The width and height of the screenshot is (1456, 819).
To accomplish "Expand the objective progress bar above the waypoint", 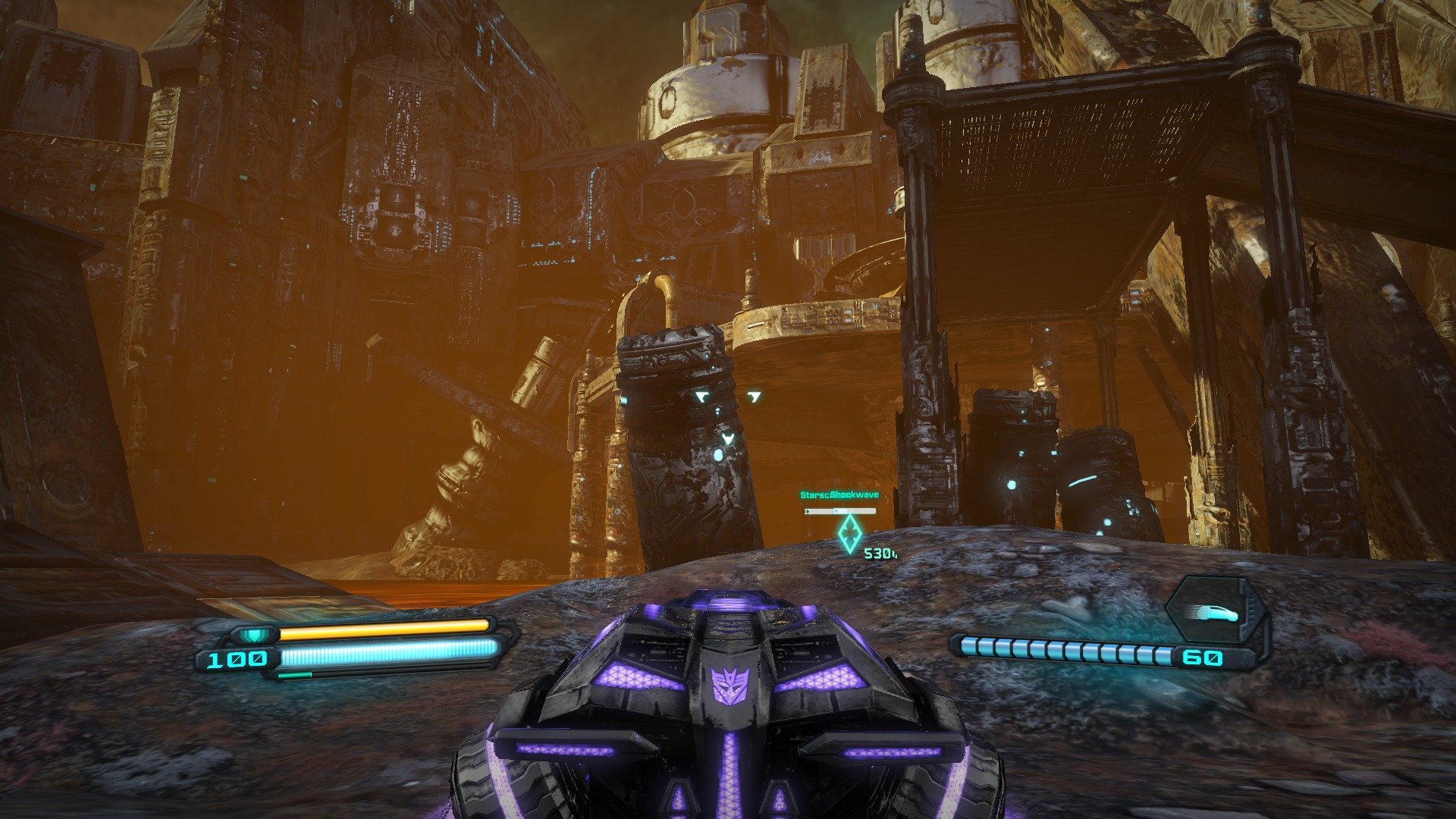I will (842, 511).
